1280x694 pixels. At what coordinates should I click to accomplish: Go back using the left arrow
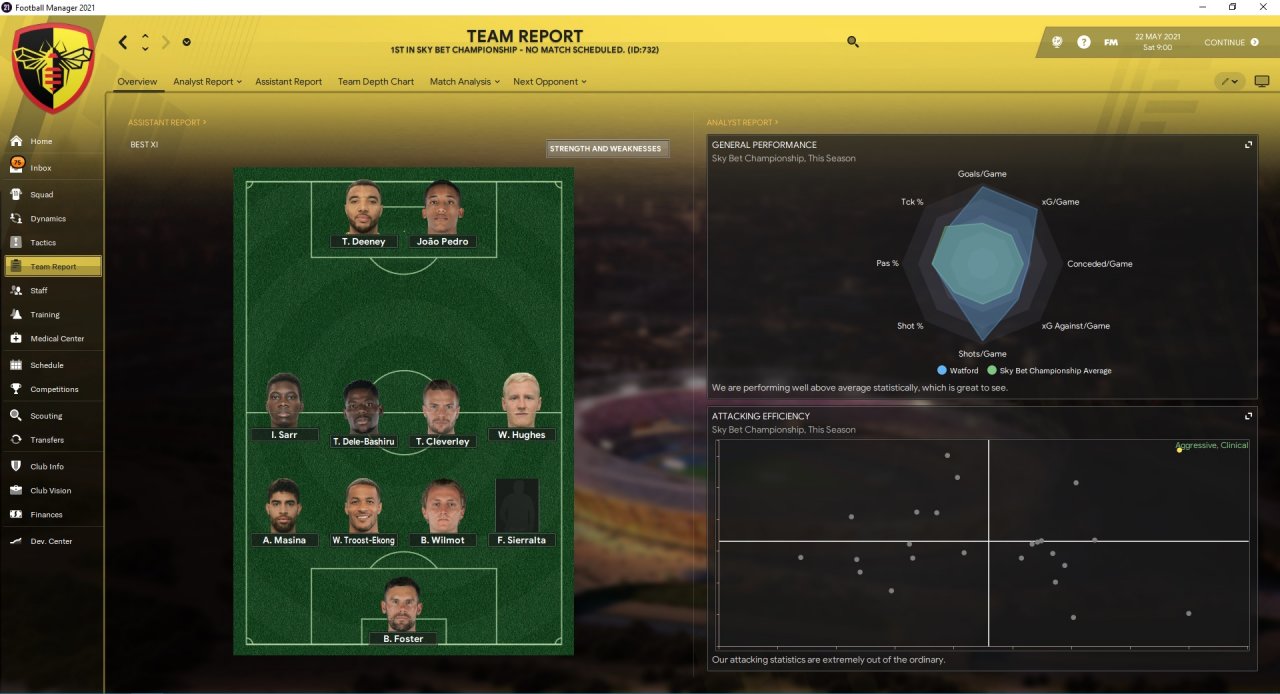point(123,42)
